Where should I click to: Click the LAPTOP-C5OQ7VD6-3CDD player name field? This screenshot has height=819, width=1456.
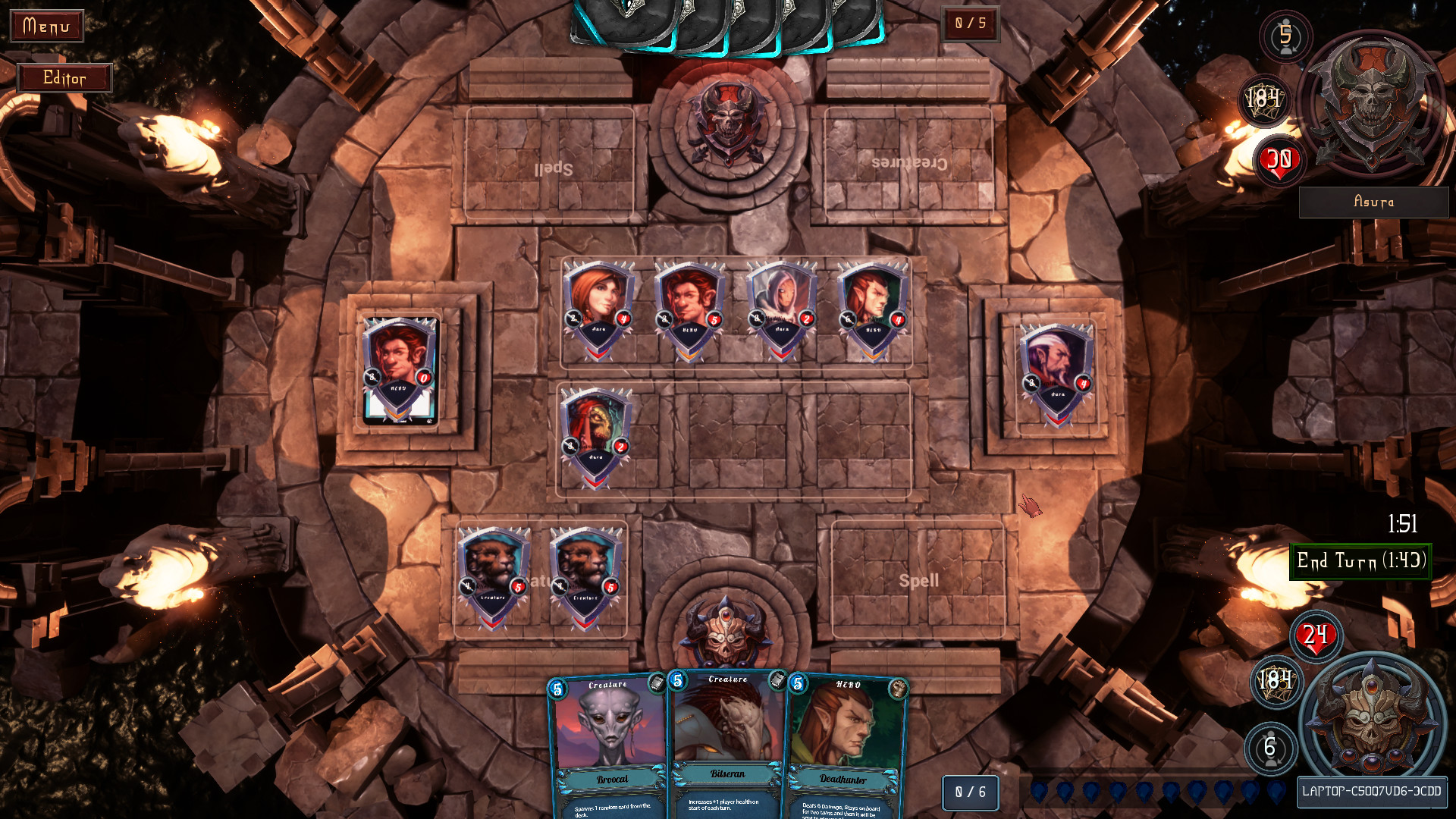pyautogui.click(x=1372, y=790)
